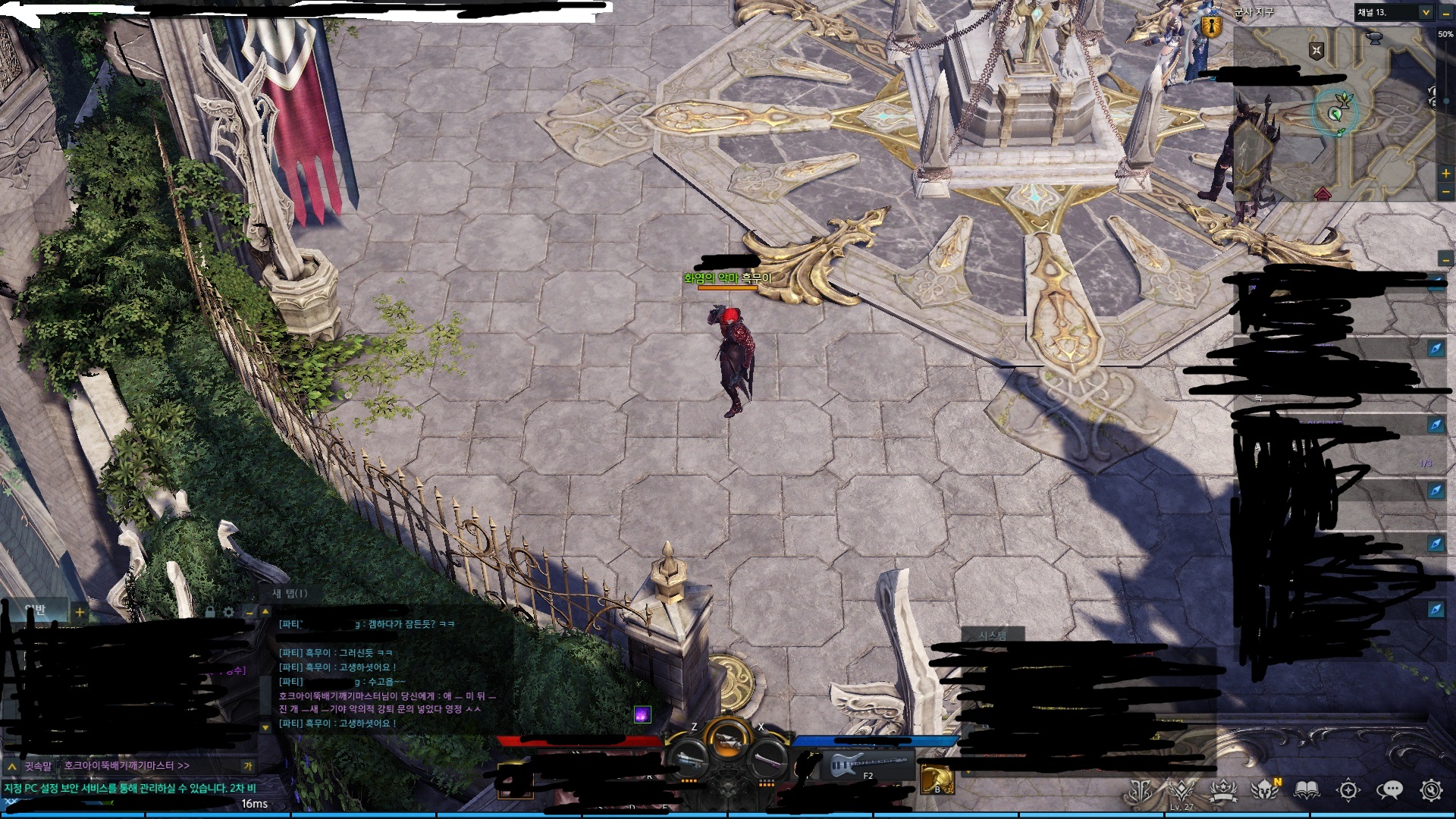
Task: Open the community speech bubble menu
Action: 1389,790
